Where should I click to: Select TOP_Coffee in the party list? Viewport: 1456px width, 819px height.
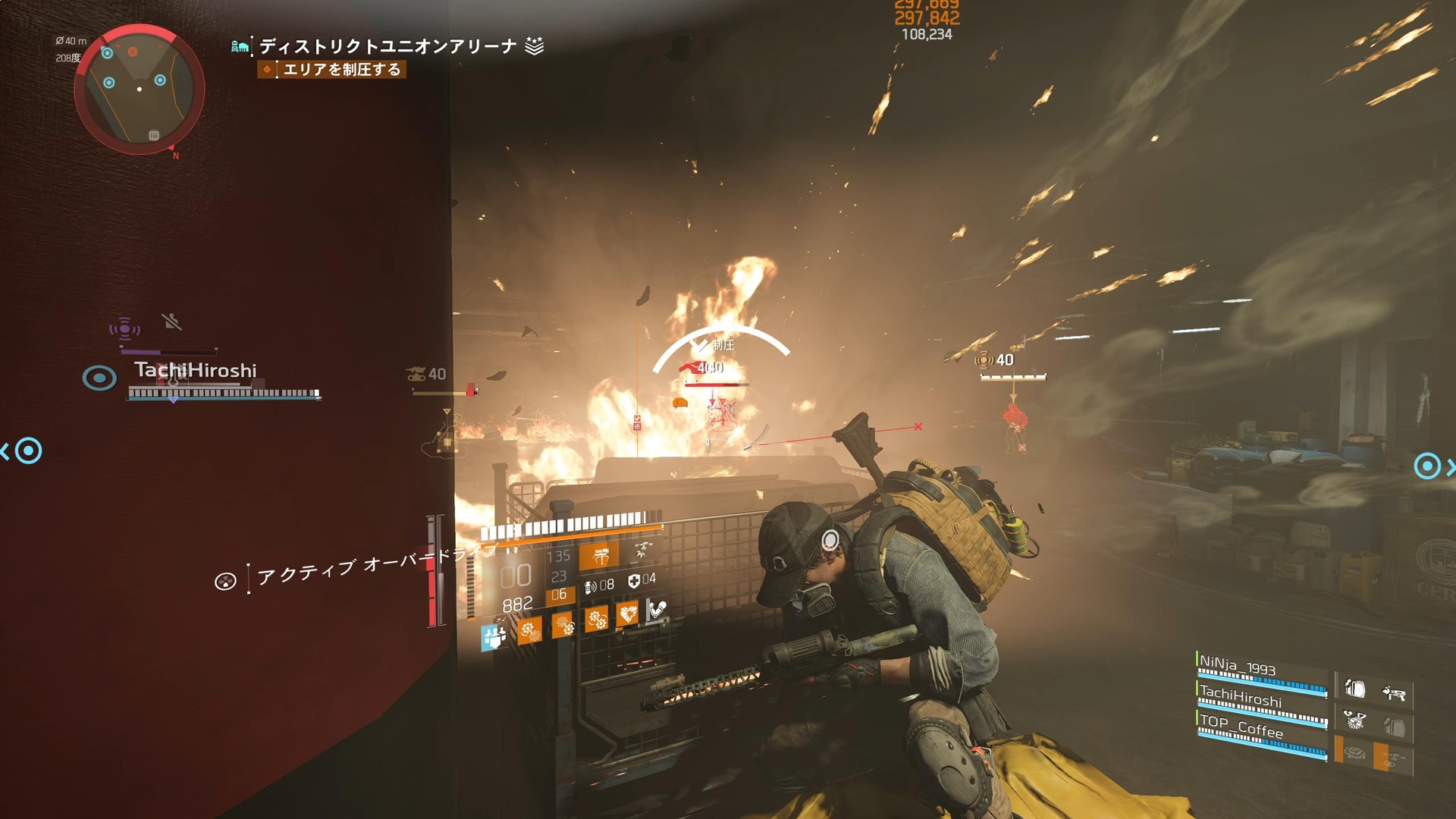point(1241,727)
